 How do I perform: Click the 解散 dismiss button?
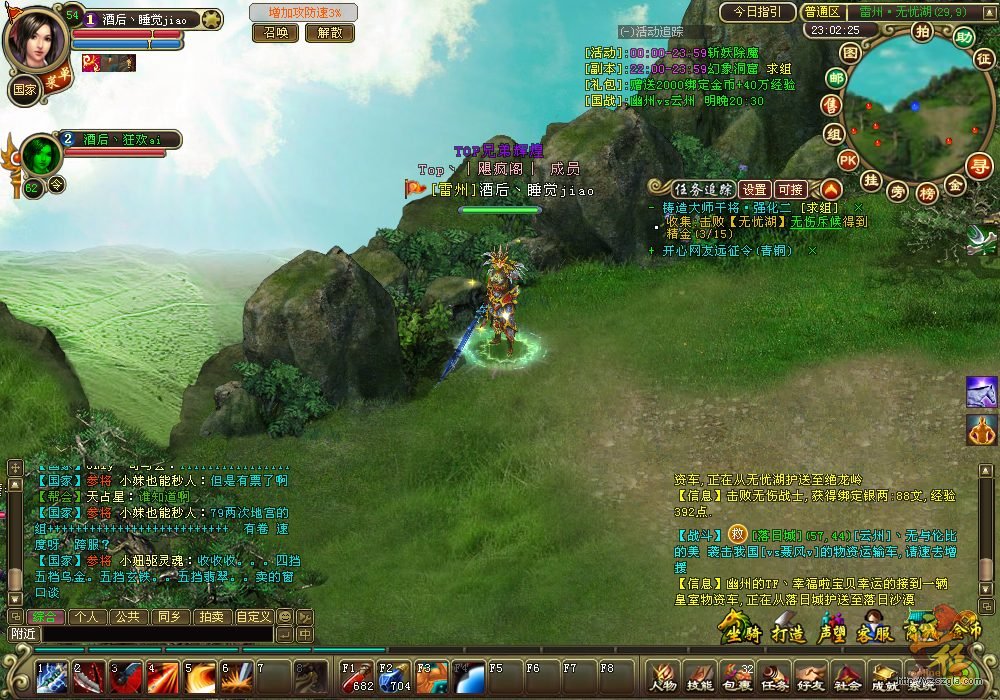(329, 32)
